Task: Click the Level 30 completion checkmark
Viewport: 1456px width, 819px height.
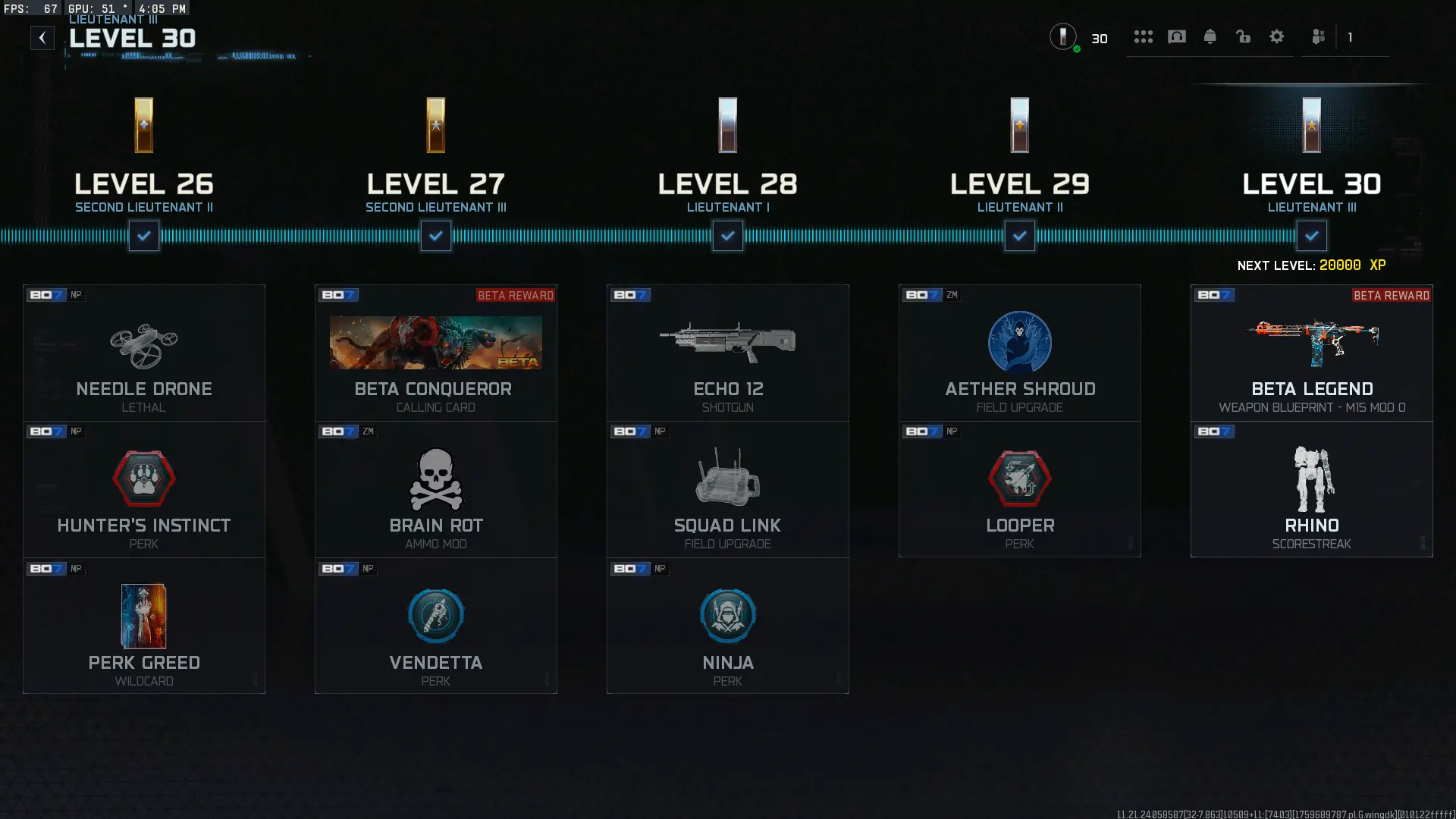Action: point(1312,236)
